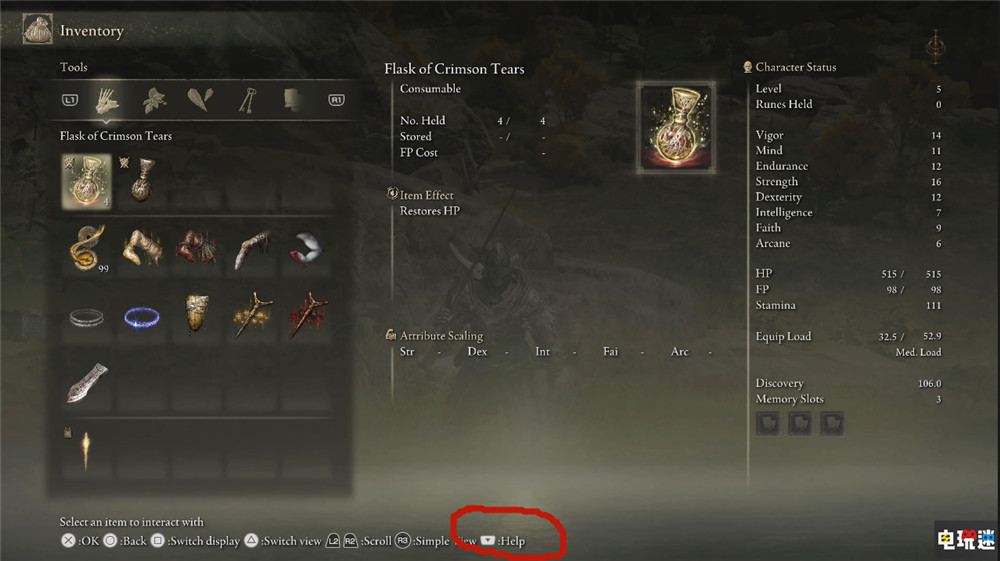Choose the coiled golden snake item
1000x561 pixels.
pos(86,248)
